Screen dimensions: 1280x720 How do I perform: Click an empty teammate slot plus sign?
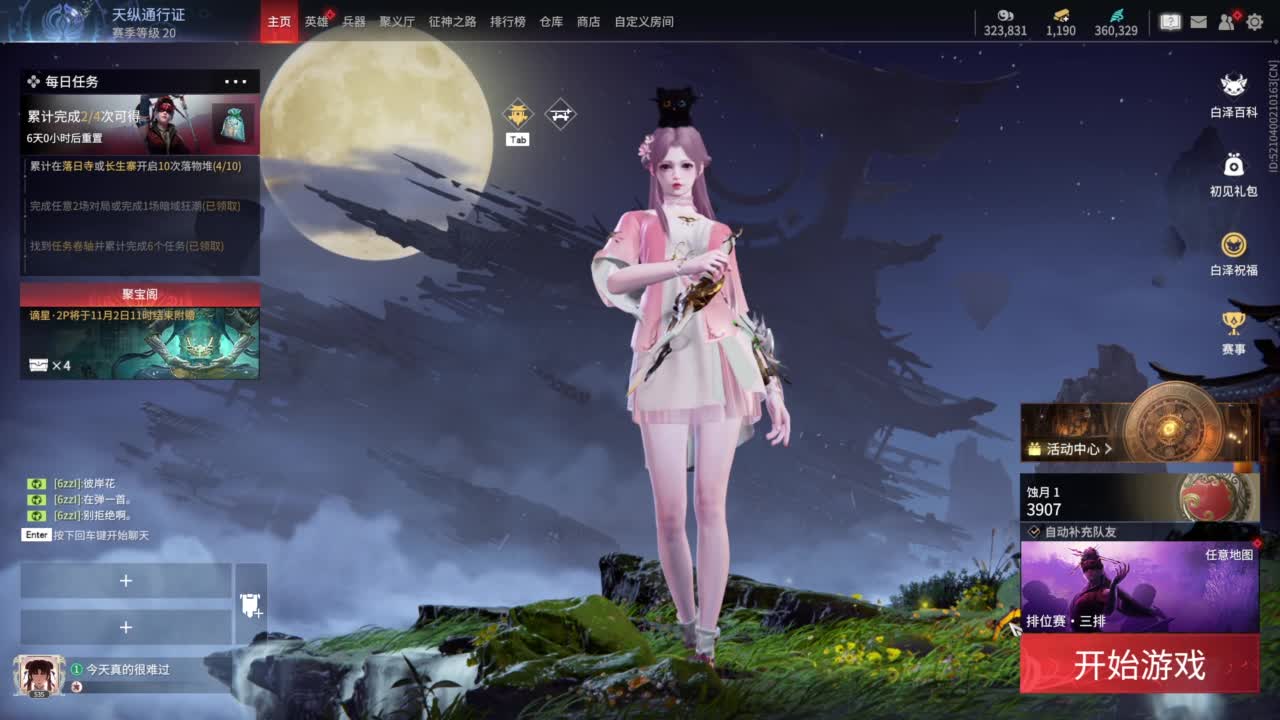click(126, 580)
